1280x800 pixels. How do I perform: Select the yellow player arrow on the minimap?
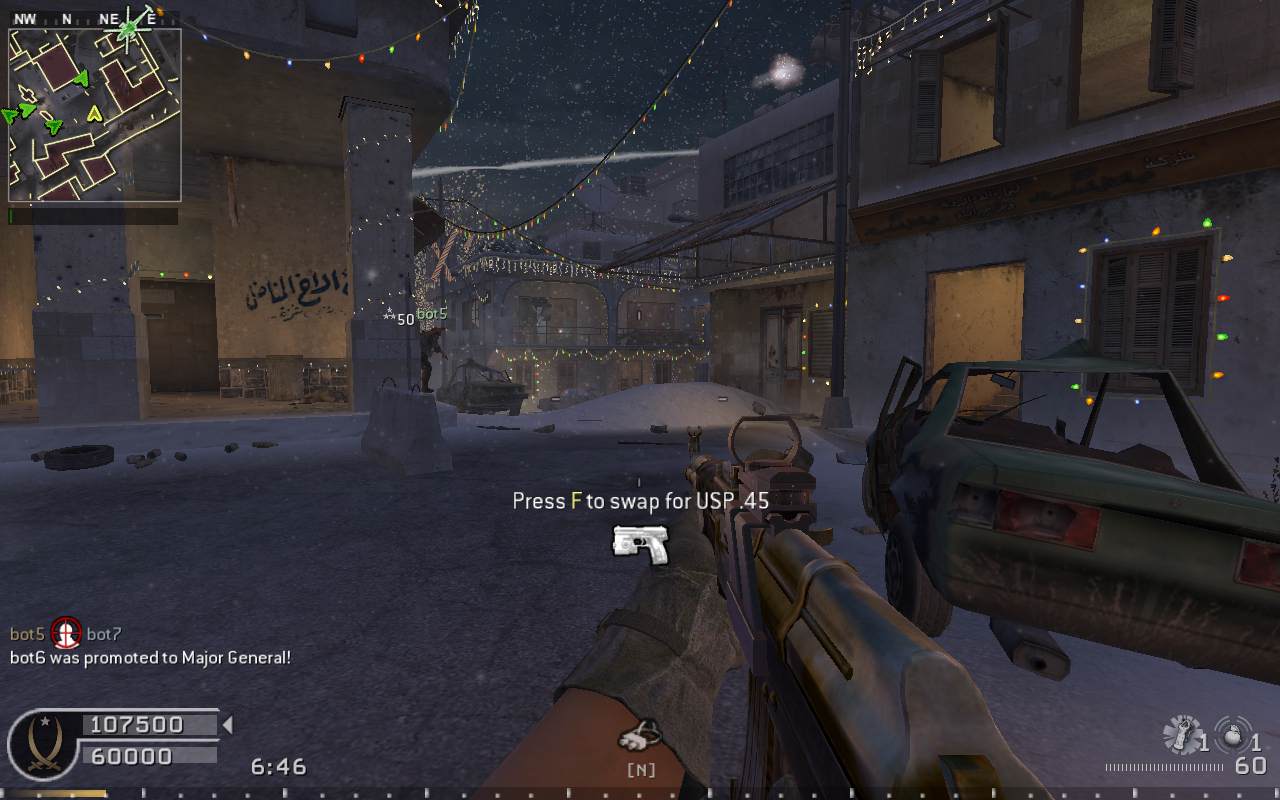95,113
